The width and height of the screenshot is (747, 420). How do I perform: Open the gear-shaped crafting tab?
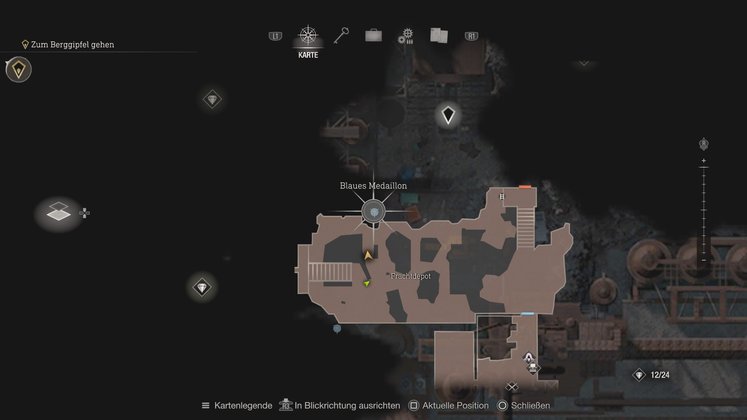[x=405, y=36]
